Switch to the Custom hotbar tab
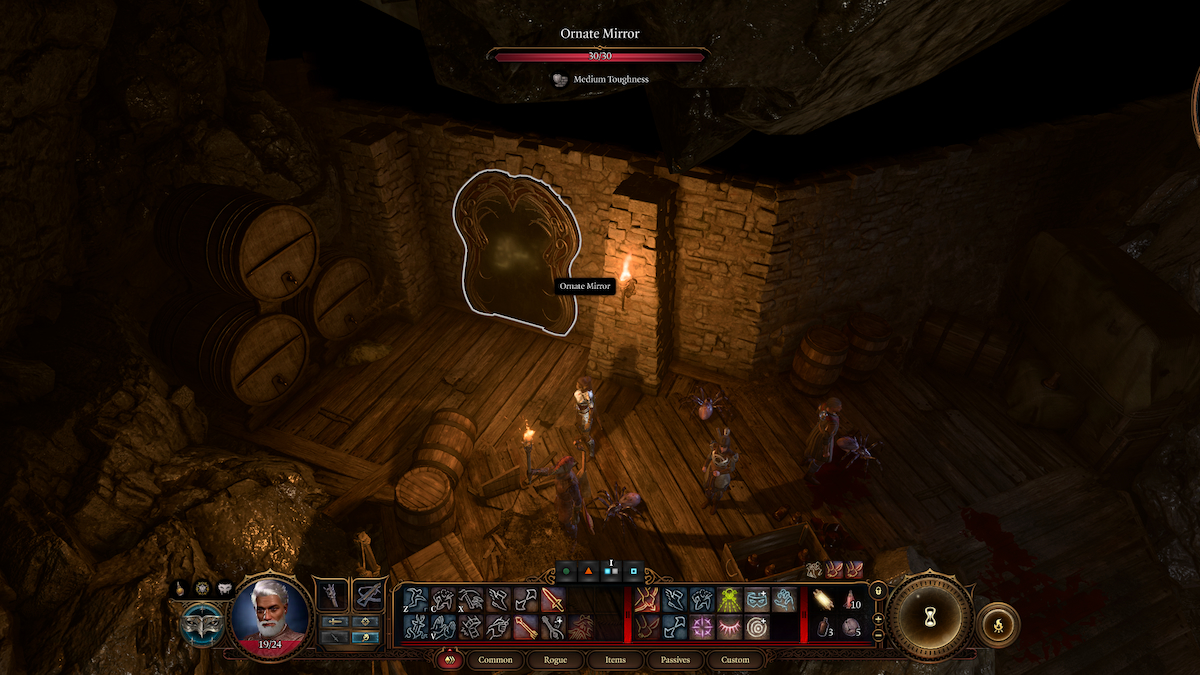The width and height of the screenshot is (1200, 675). coord(735,660)
